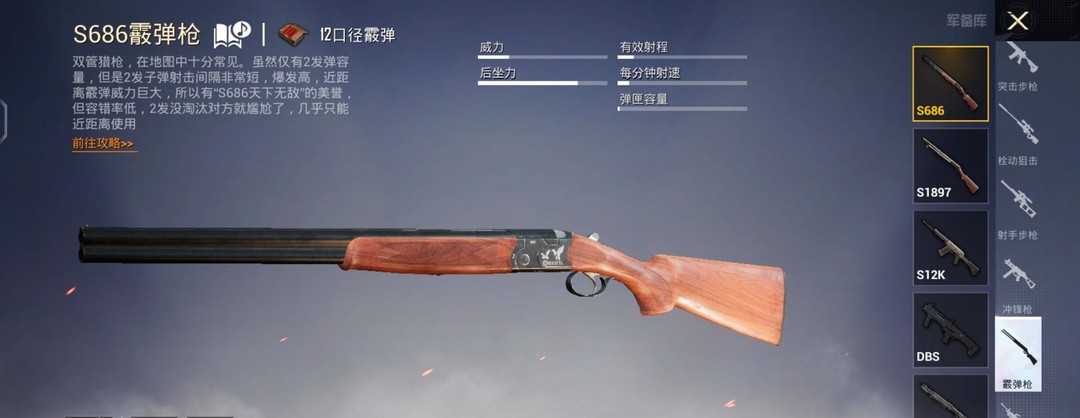Open the 前往攻略>> guide link
The width and height of the screenshot is (1080, 418).
tap(103, 144)
